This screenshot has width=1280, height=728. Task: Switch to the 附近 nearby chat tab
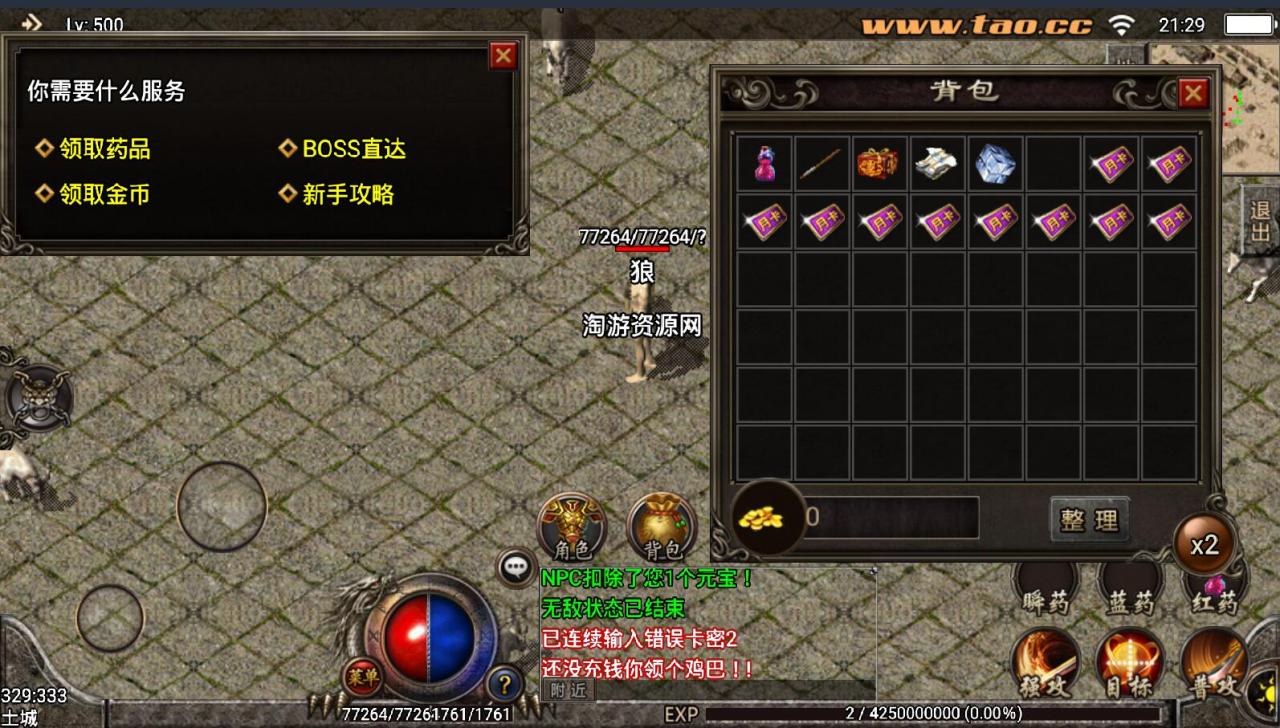point(567,689)
